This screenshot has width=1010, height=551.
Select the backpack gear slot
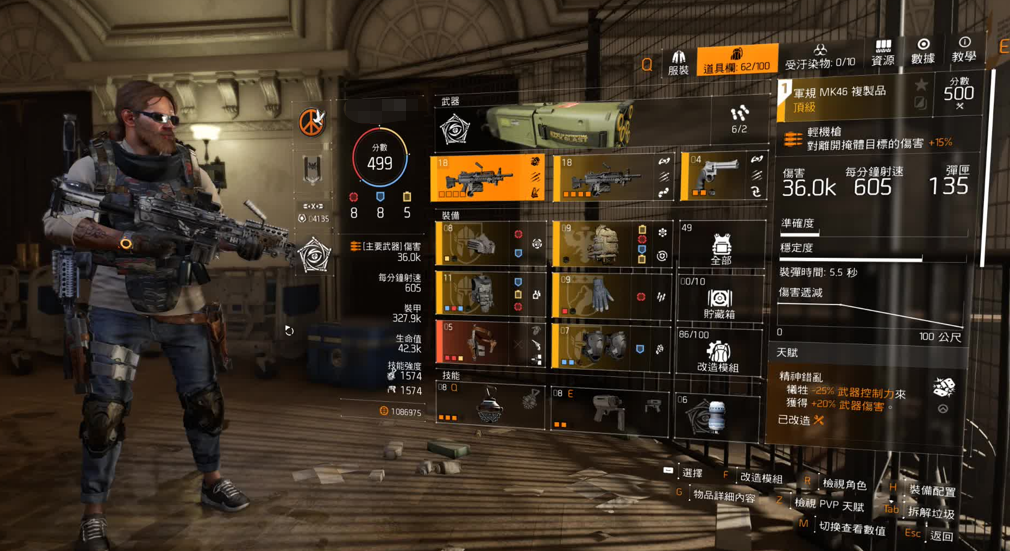(x=610, y=245)
